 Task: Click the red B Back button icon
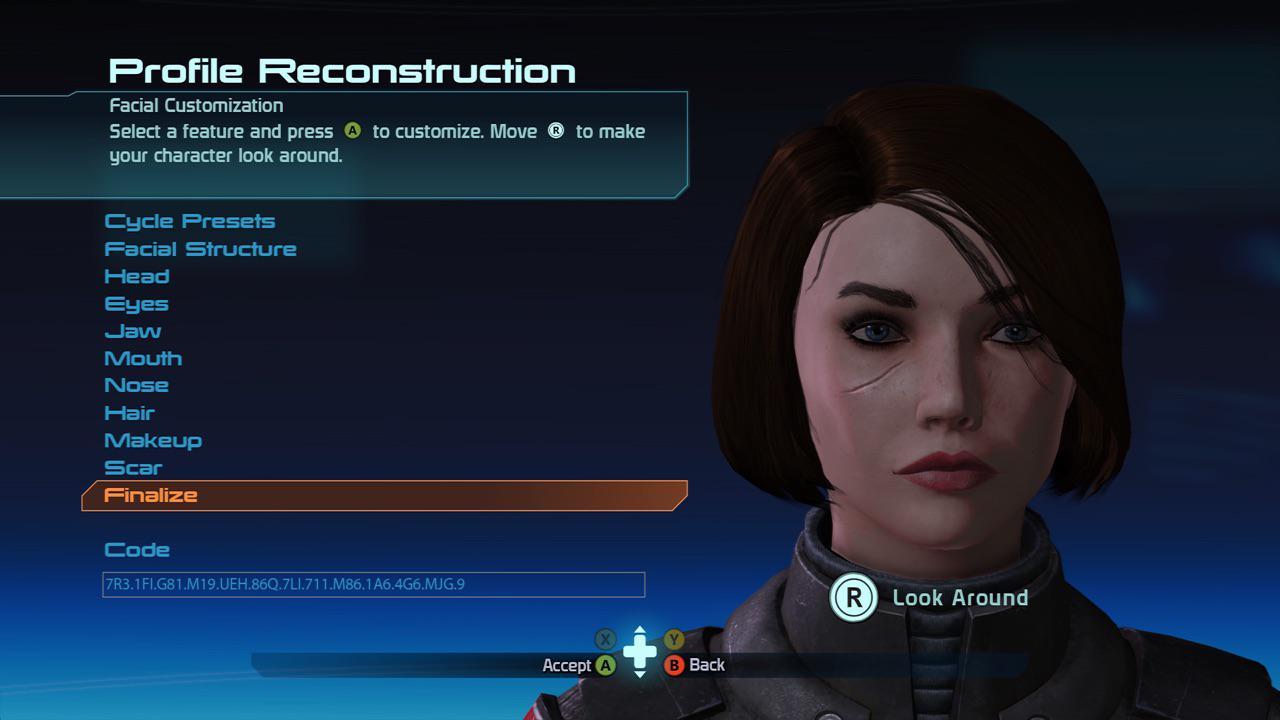tap(676, 665)
